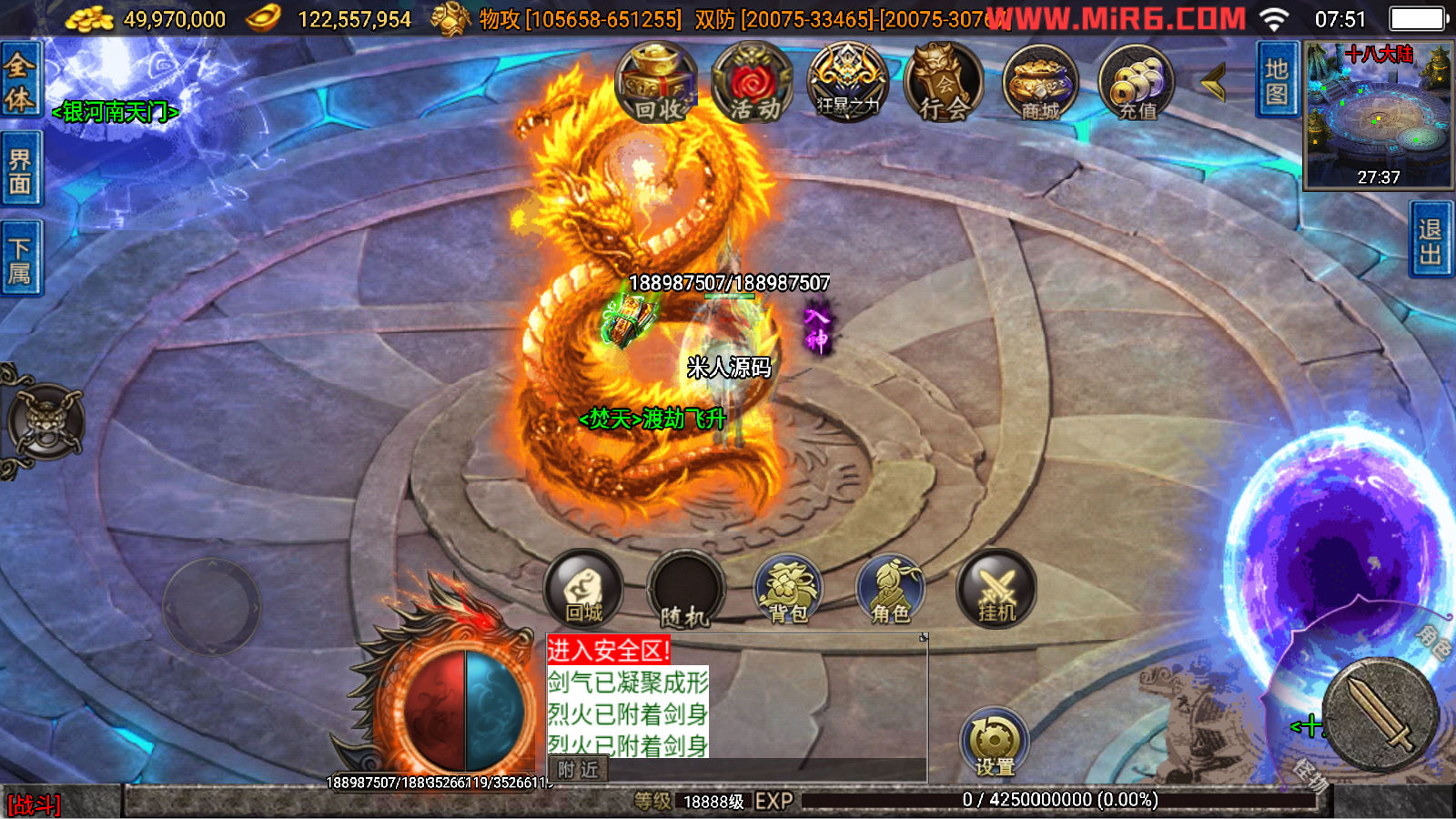Open the 界面 interface tab
Image resolution: width=1456 pixels, height=819 pixels.
[20, 171]
